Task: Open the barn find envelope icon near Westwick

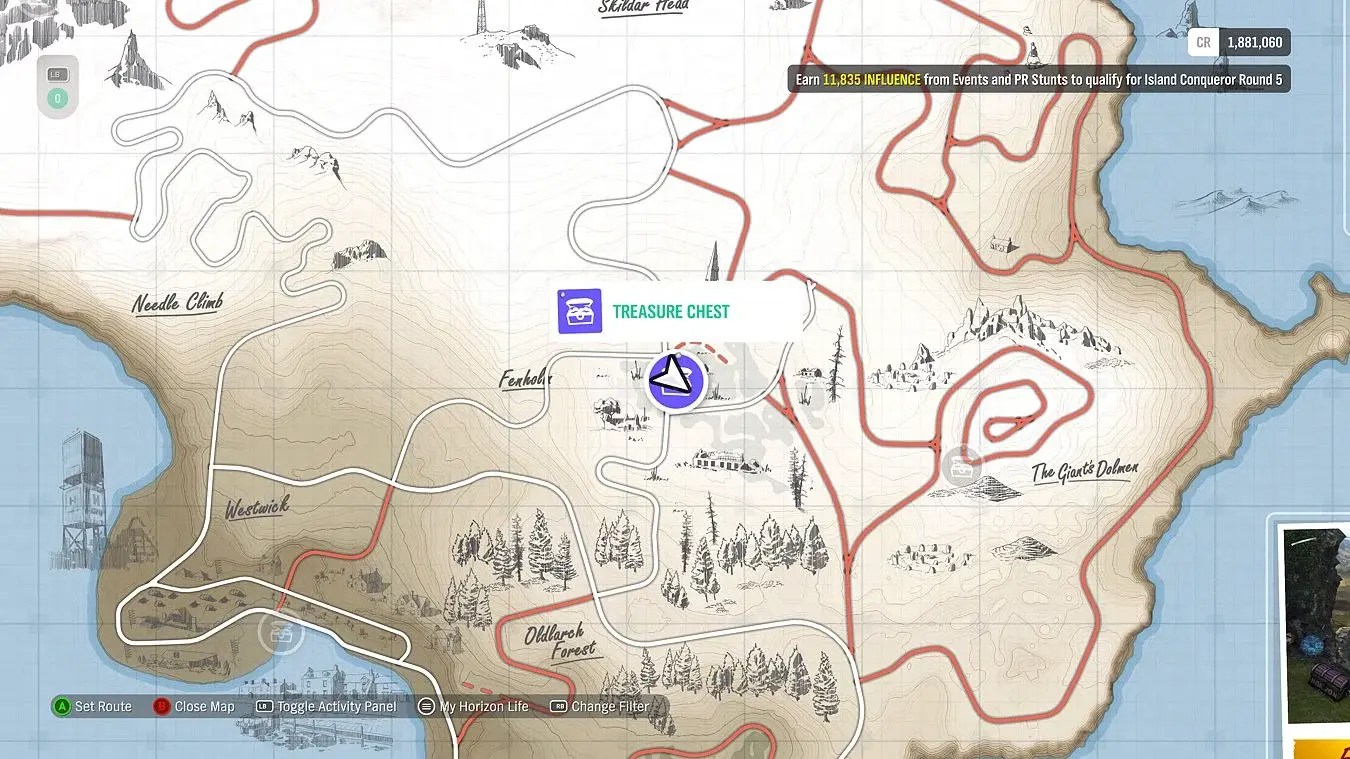Action: pos(281,632)
